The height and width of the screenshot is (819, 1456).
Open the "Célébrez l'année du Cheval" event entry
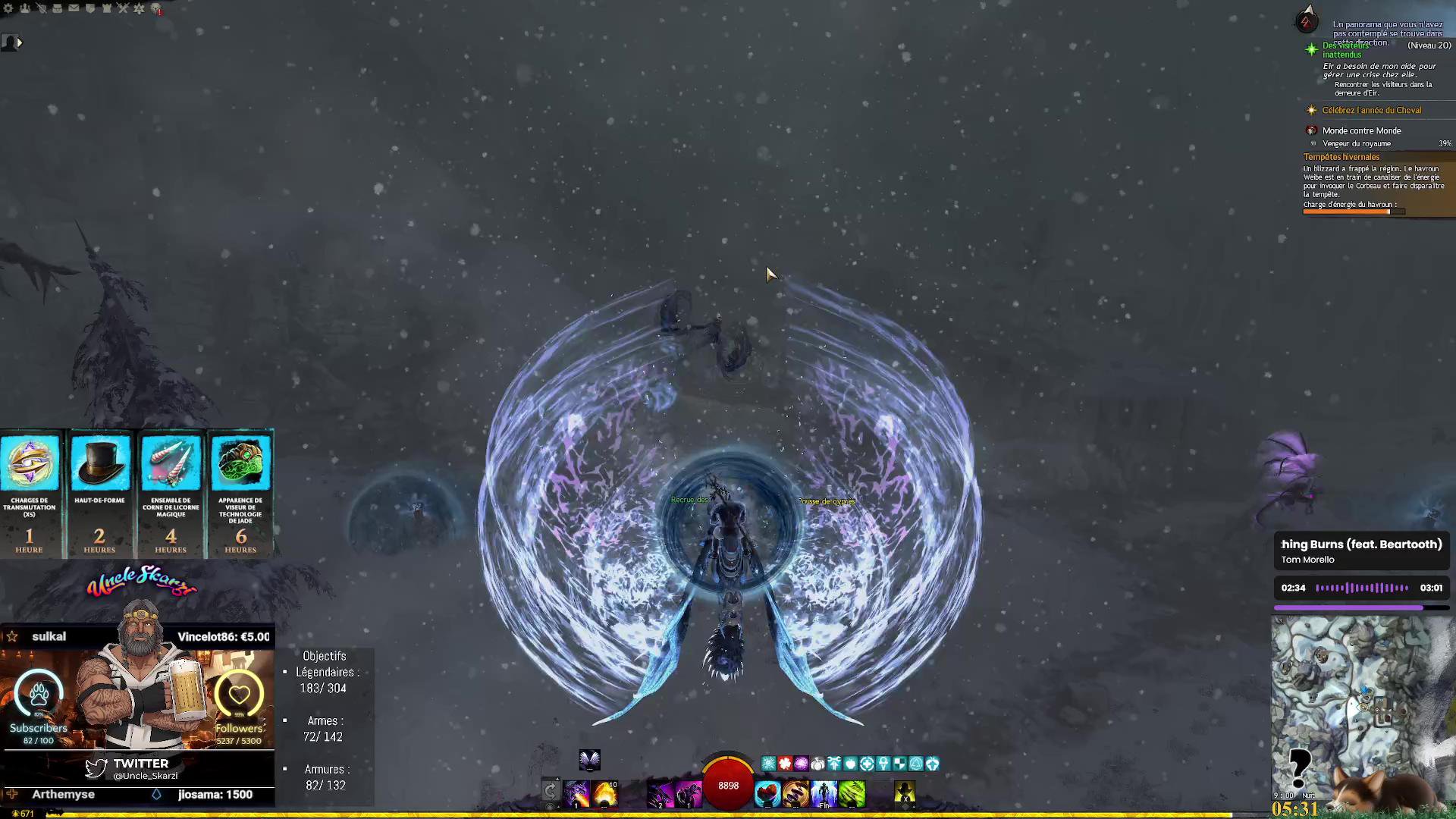pyautogui.click(x=1371, y=111)
